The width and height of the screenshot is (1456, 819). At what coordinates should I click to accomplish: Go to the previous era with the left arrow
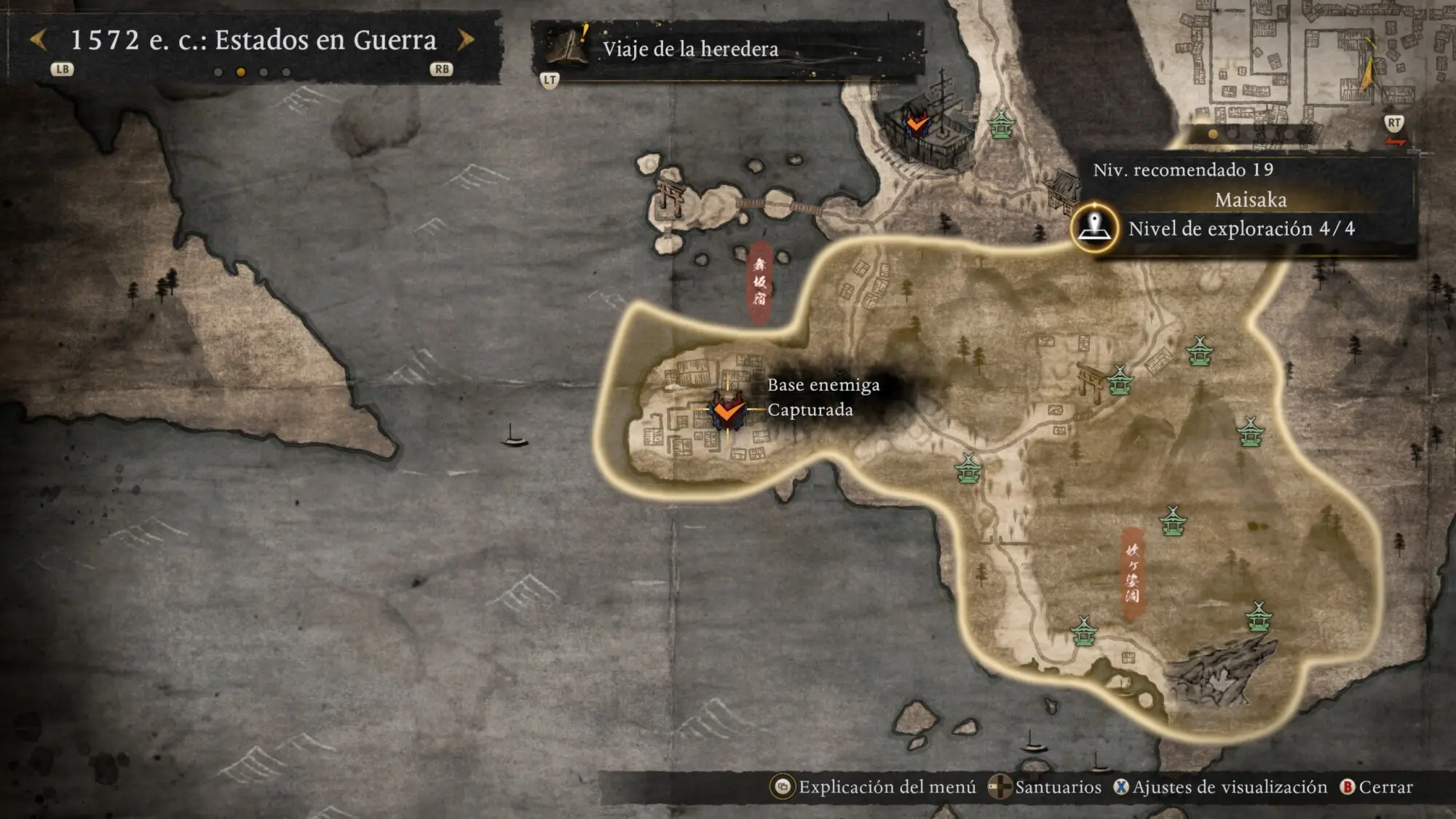point(39,40)
